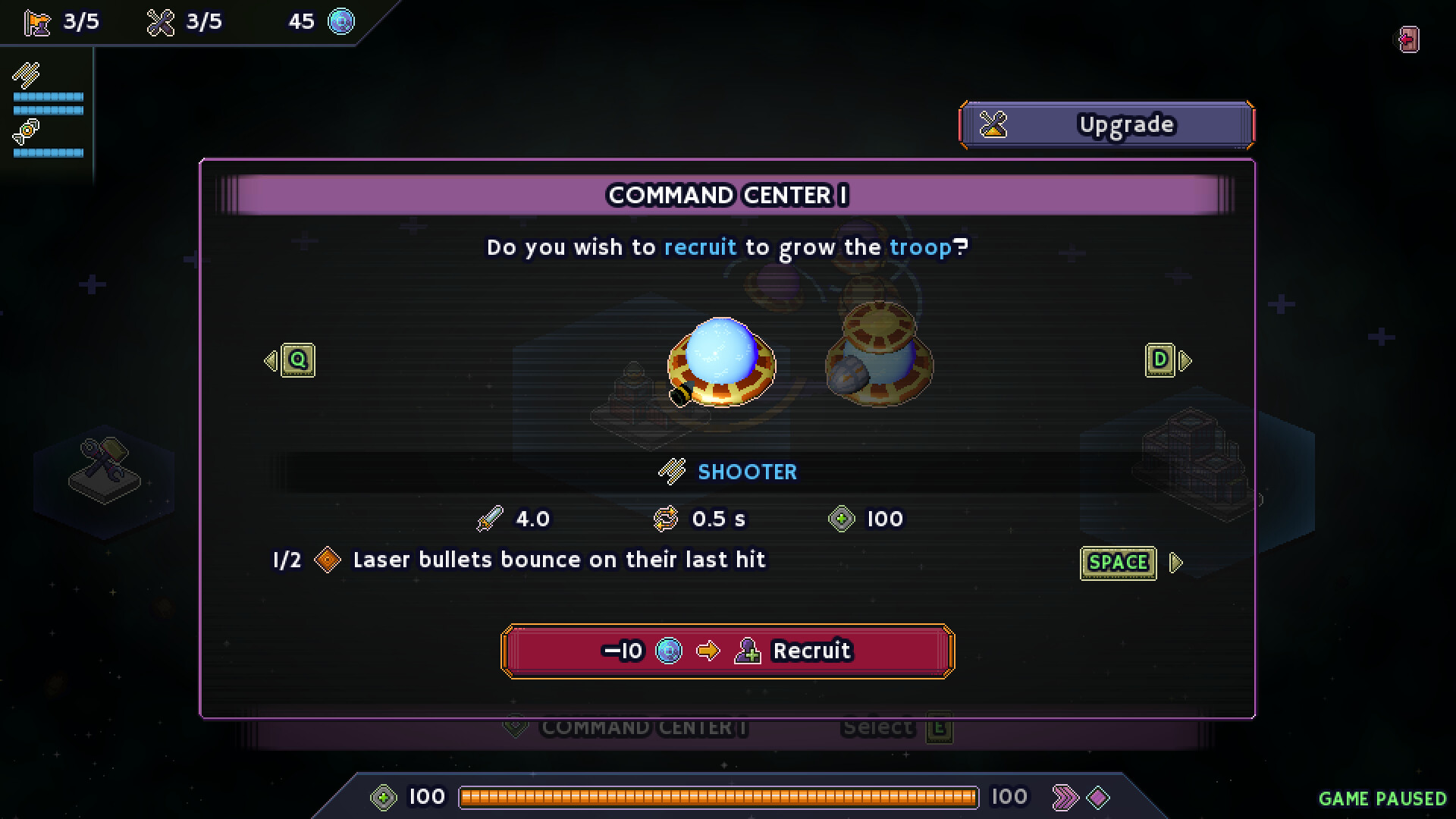Image resolution: width=1456 pixels, height=819 pixels.
Task: Open the exit door icon in the top-right corner
Action: (1408, 37)
